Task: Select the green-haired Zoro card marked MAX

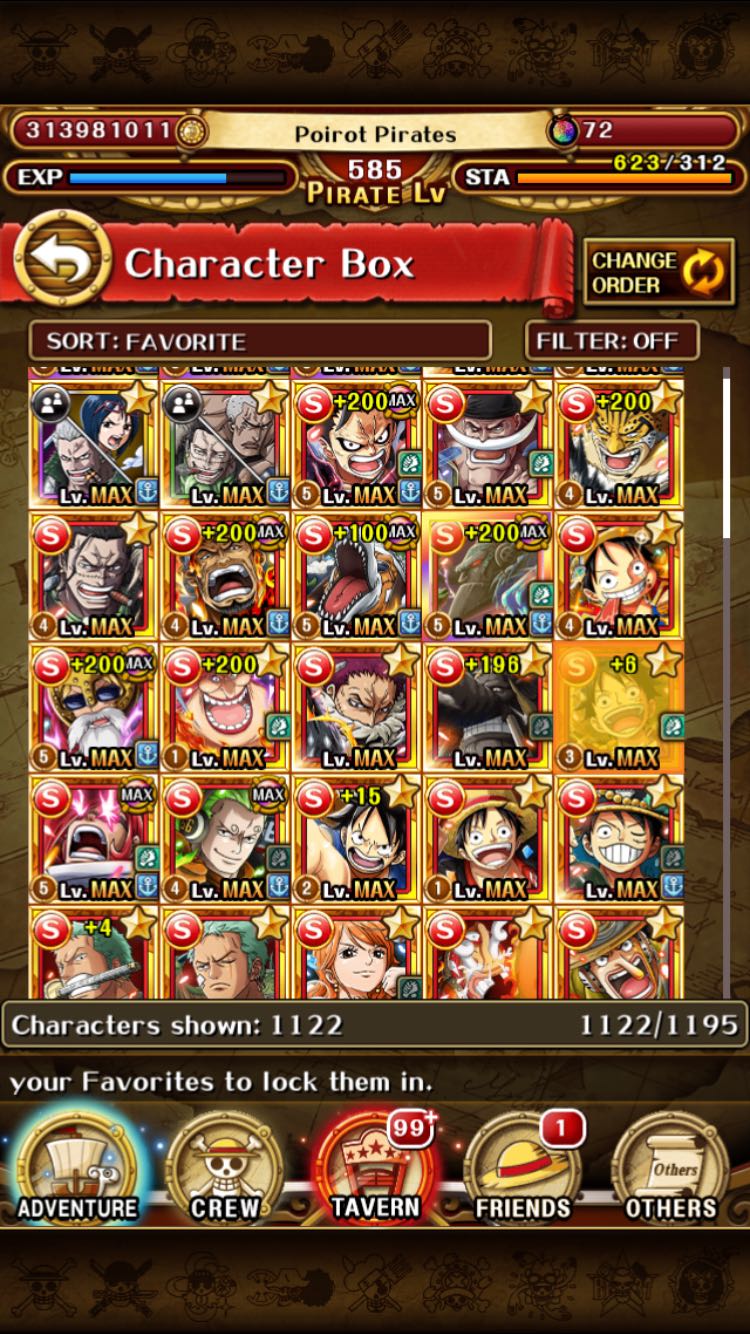Action: [225, 838]
